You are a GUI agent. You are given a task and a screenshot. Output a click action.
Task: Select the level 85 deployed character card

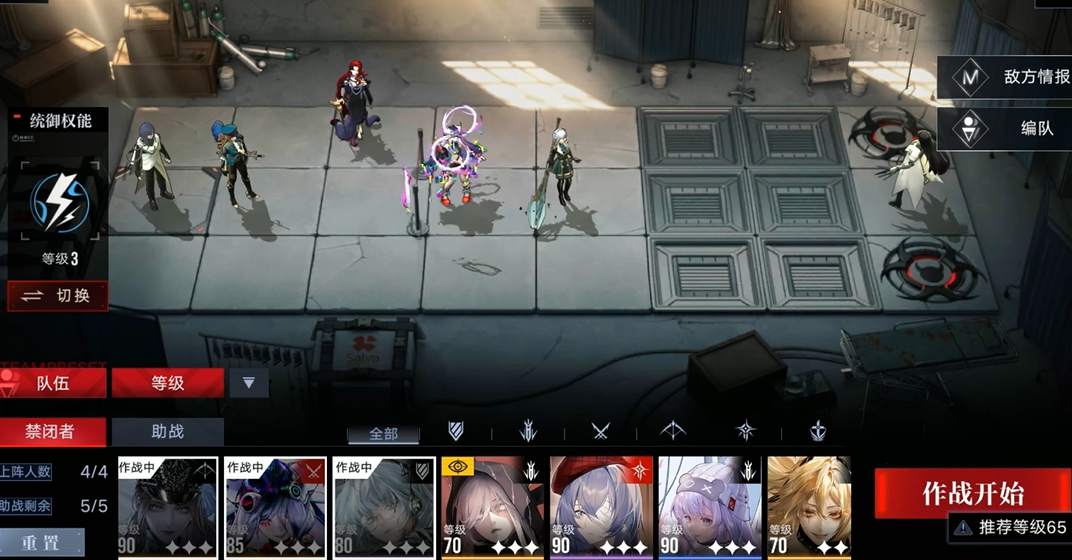(275, 507)
